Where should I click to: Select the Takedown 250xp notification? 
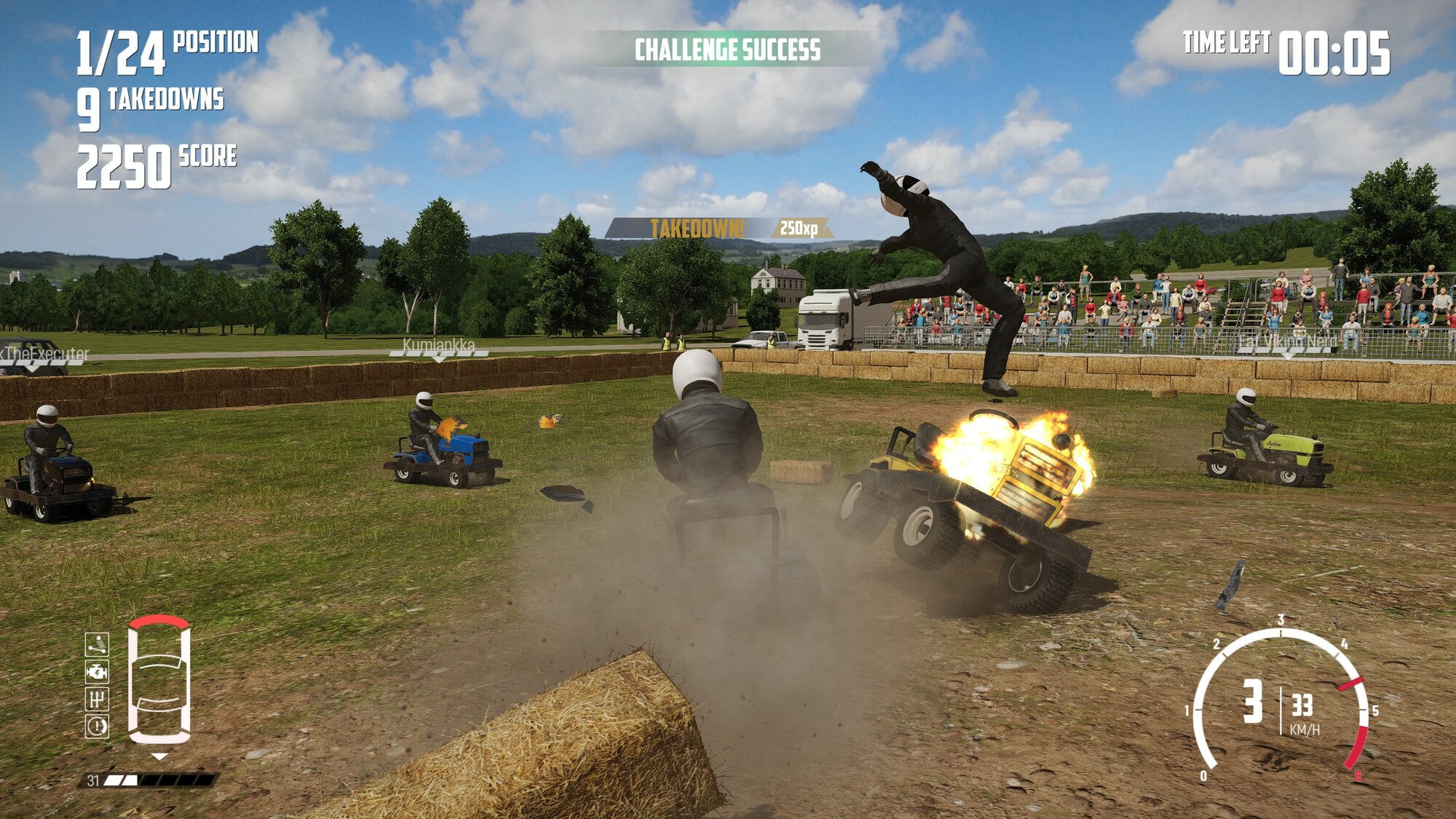pos(719,229)
